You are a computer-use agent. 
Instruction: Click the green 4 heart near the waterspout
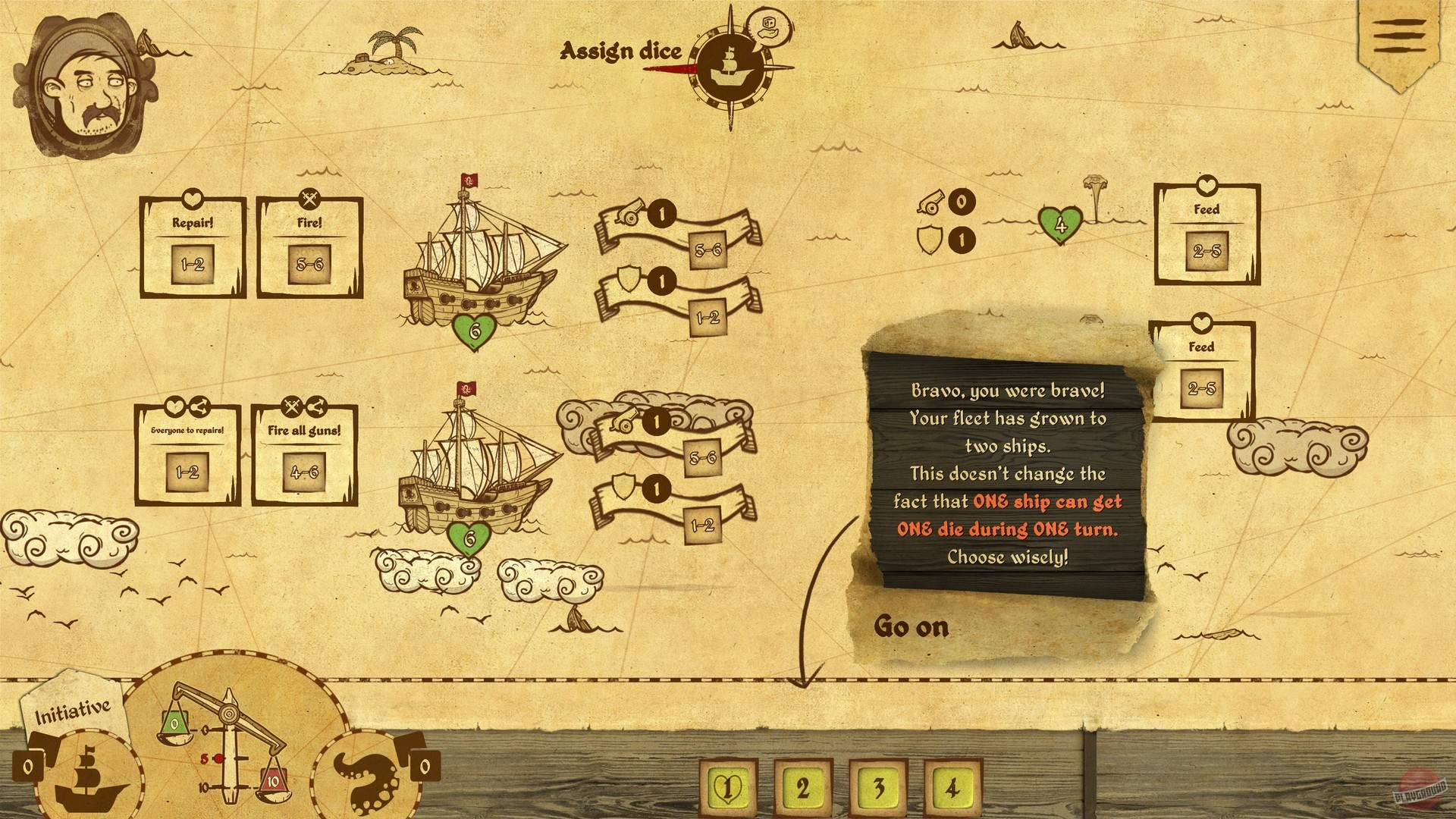1062,224
